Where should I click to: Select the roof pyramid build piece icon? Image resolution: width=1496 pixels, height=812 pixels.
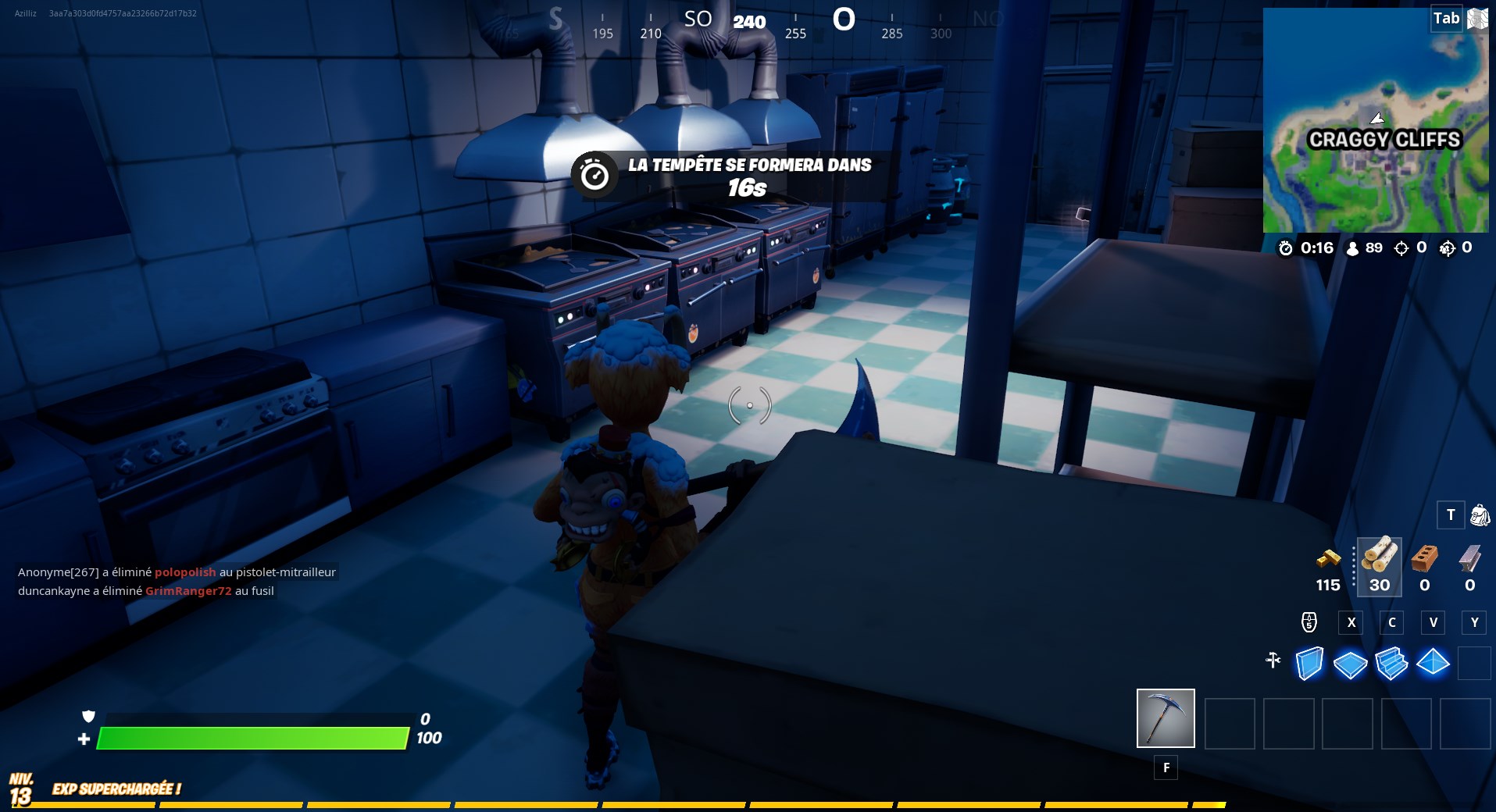1434,663
